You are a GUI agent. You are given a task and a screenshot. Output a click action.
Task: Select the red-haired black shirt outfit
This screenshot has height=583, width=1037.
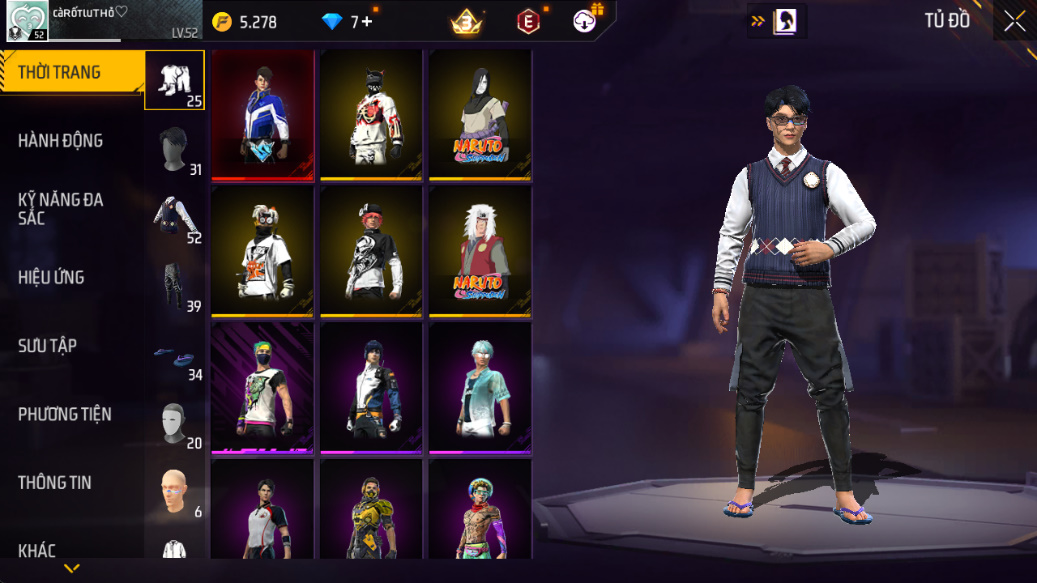(372, 251)
